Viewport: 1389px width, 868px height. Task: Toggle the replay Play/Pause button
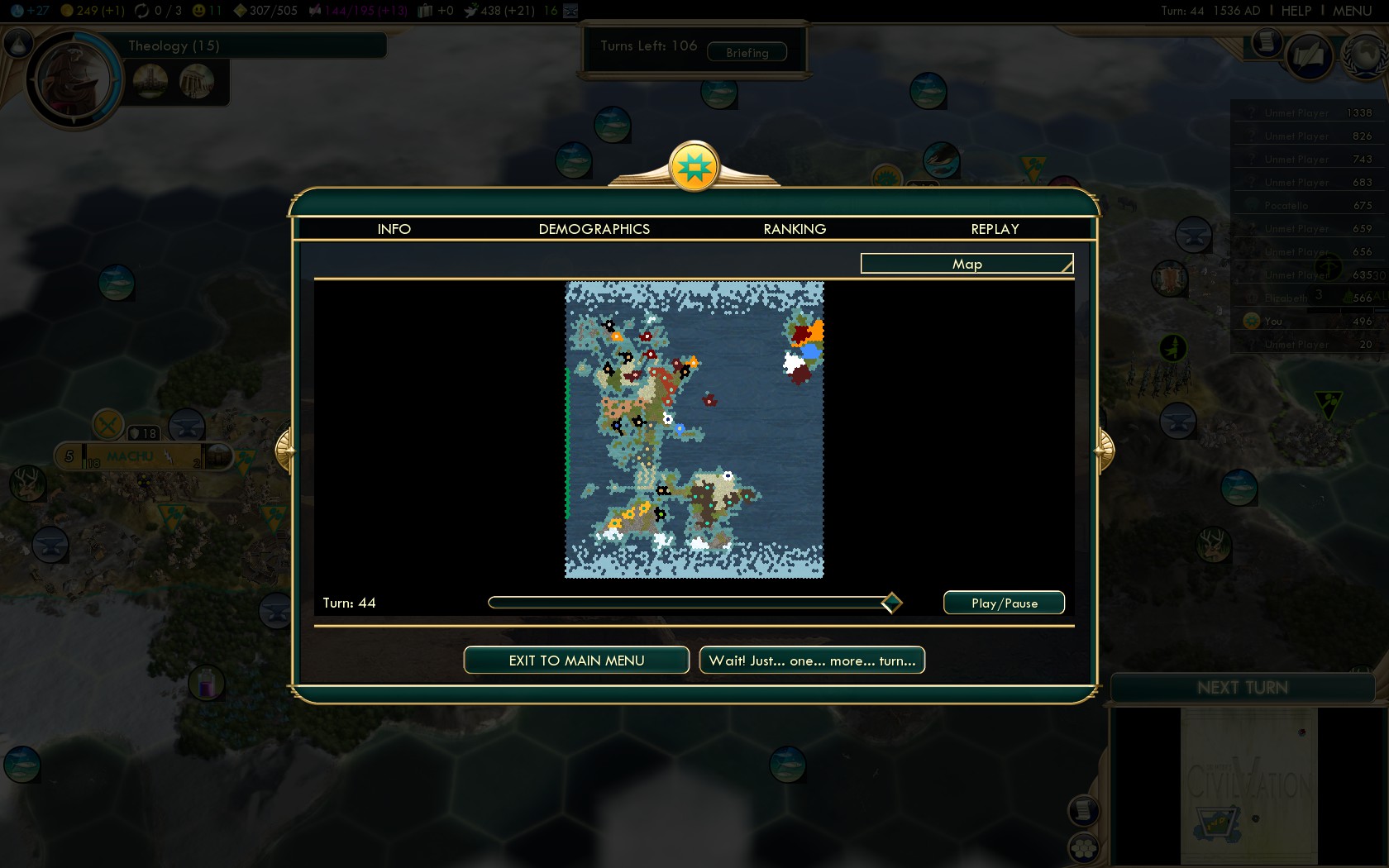click(x=1004, y=603)
